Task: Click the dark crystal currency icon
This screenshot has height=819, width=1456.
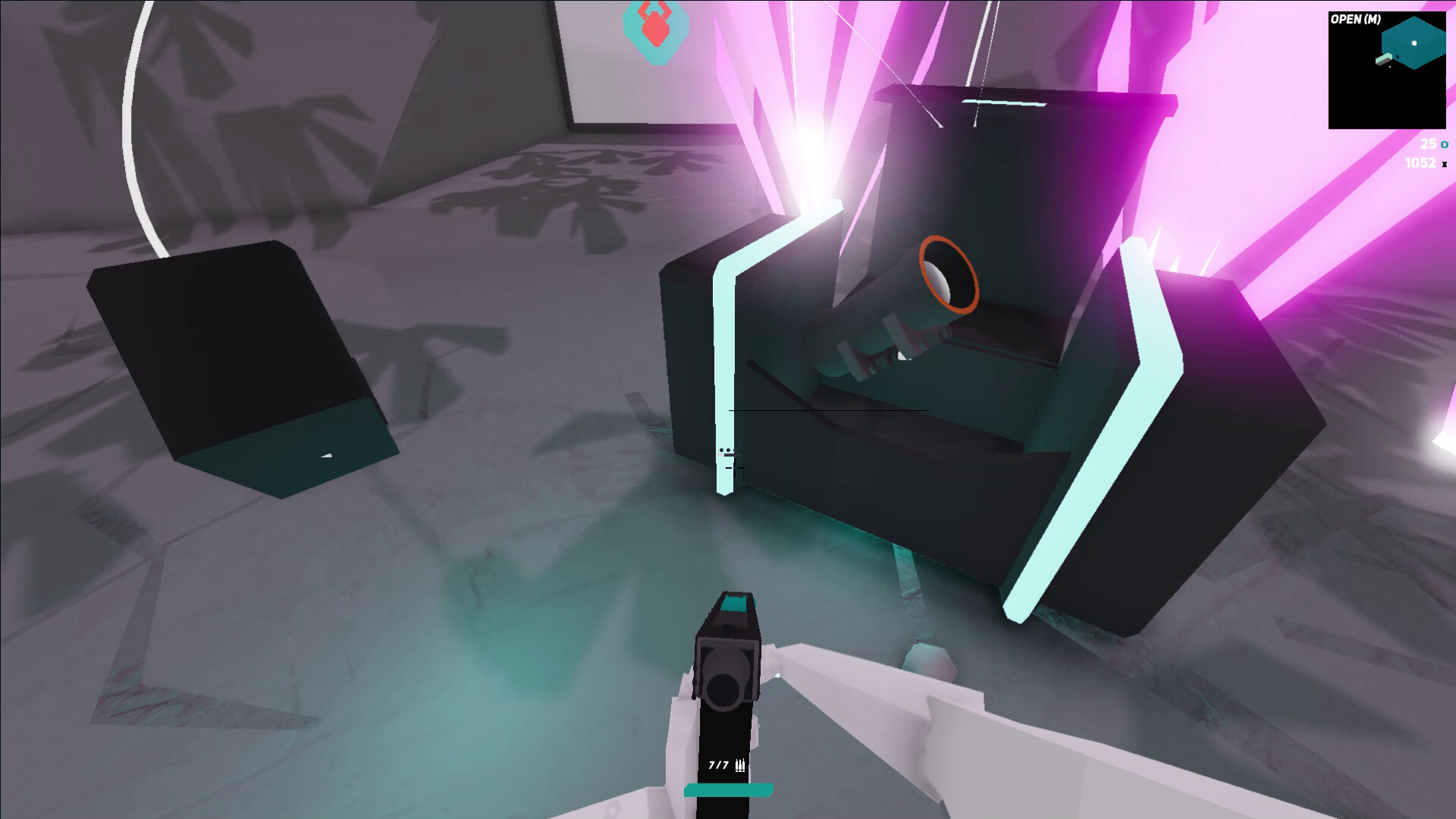Action: (x=1445, y=165)
